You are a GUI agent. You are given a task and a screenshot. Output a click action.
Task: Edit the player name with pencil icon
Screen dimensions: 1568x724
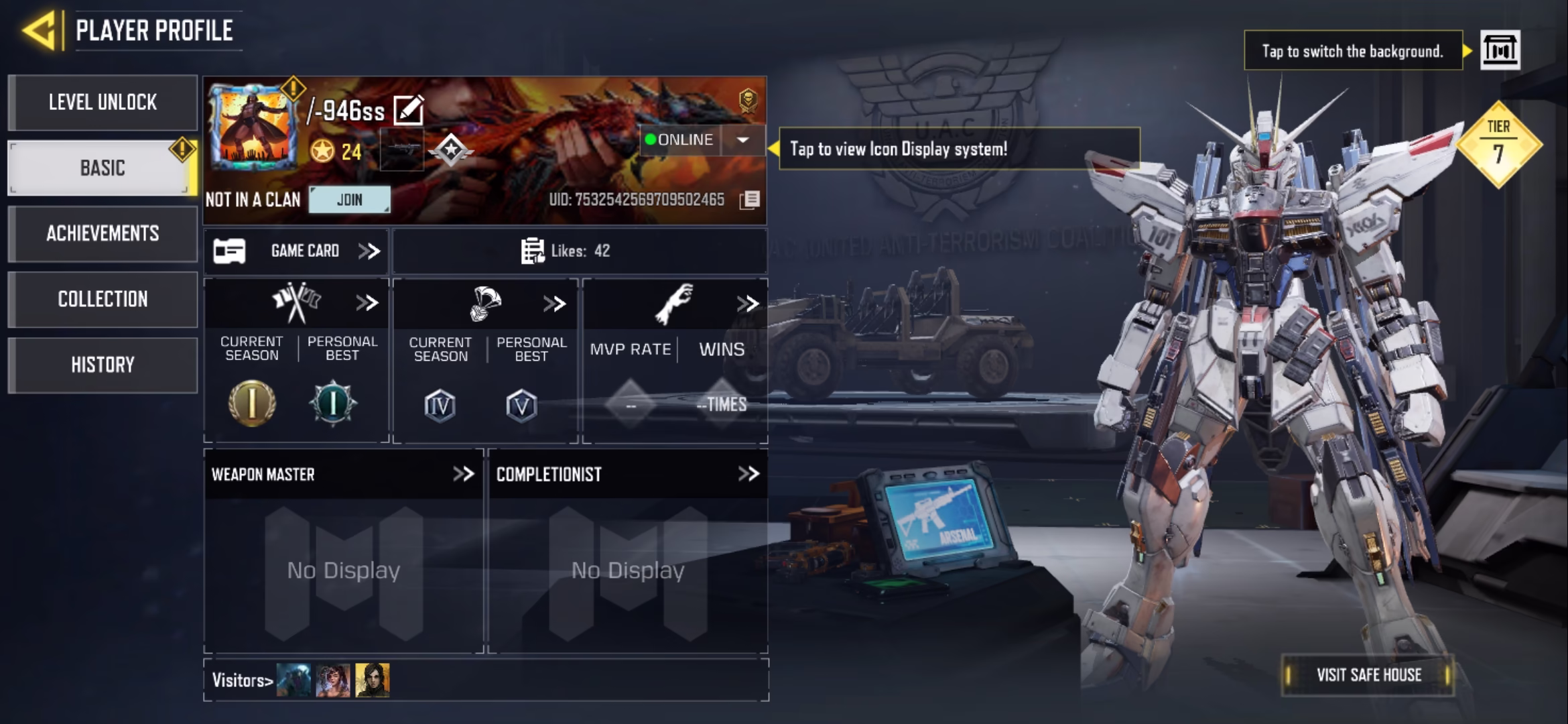click(408, 111)
